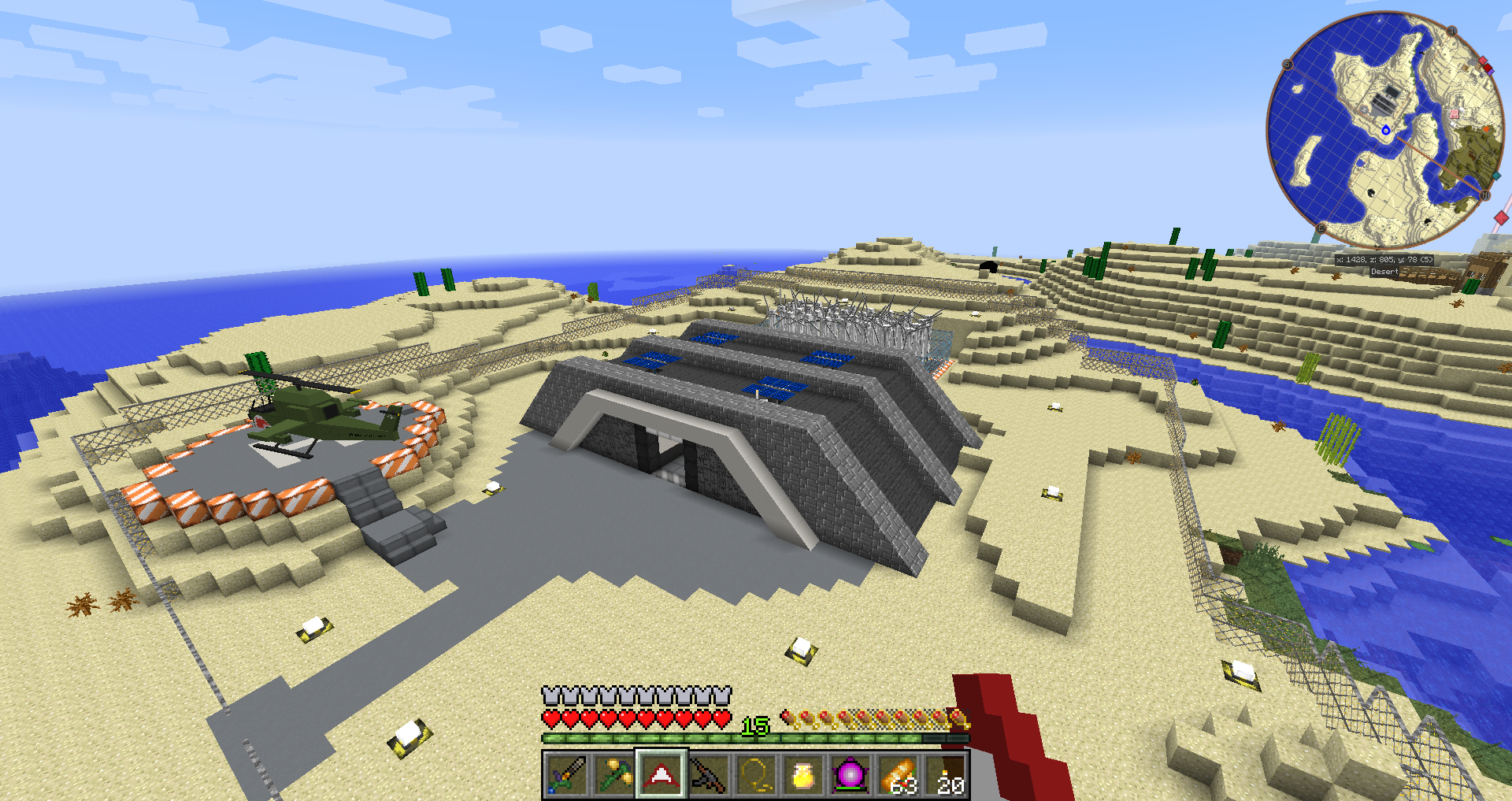The width and height of the screenshot is (1512, 801).
Task: Click the E compass marker on minimap
Action: click(x=1321, y=228)
